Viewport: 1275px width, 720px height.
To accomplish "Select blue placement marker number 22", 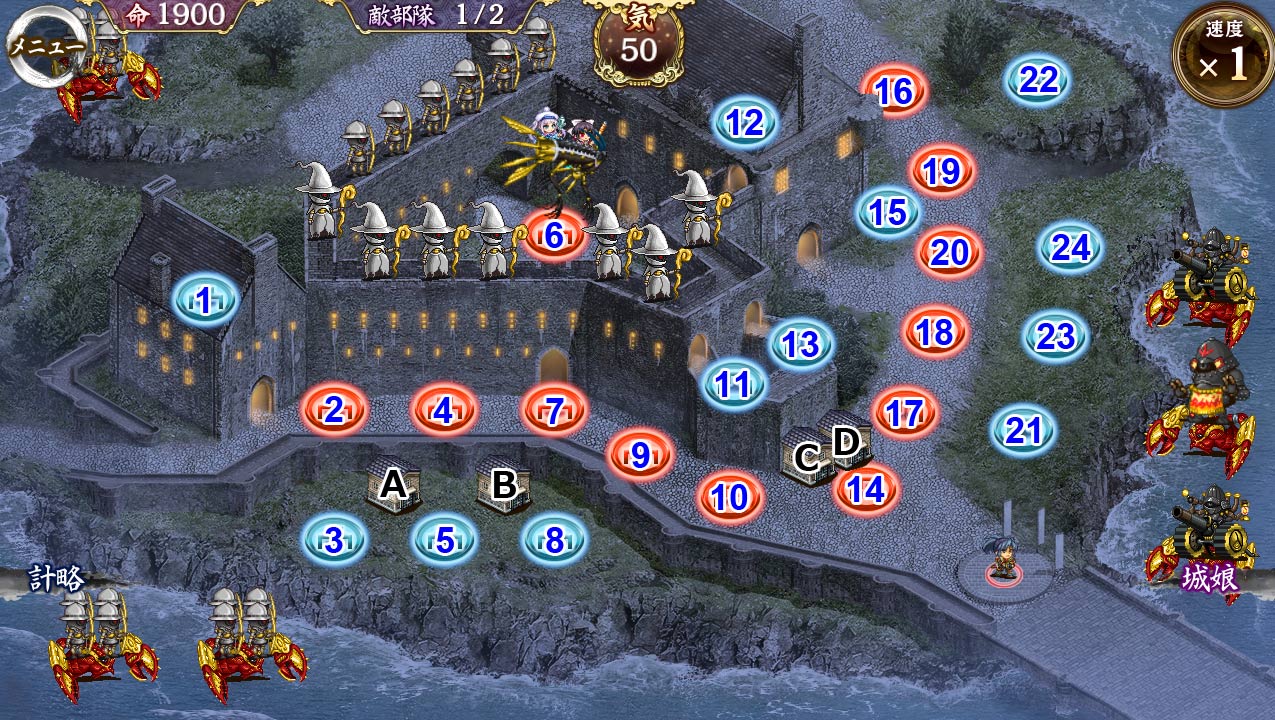I will pyautogui.click(x=1038, y=80).
